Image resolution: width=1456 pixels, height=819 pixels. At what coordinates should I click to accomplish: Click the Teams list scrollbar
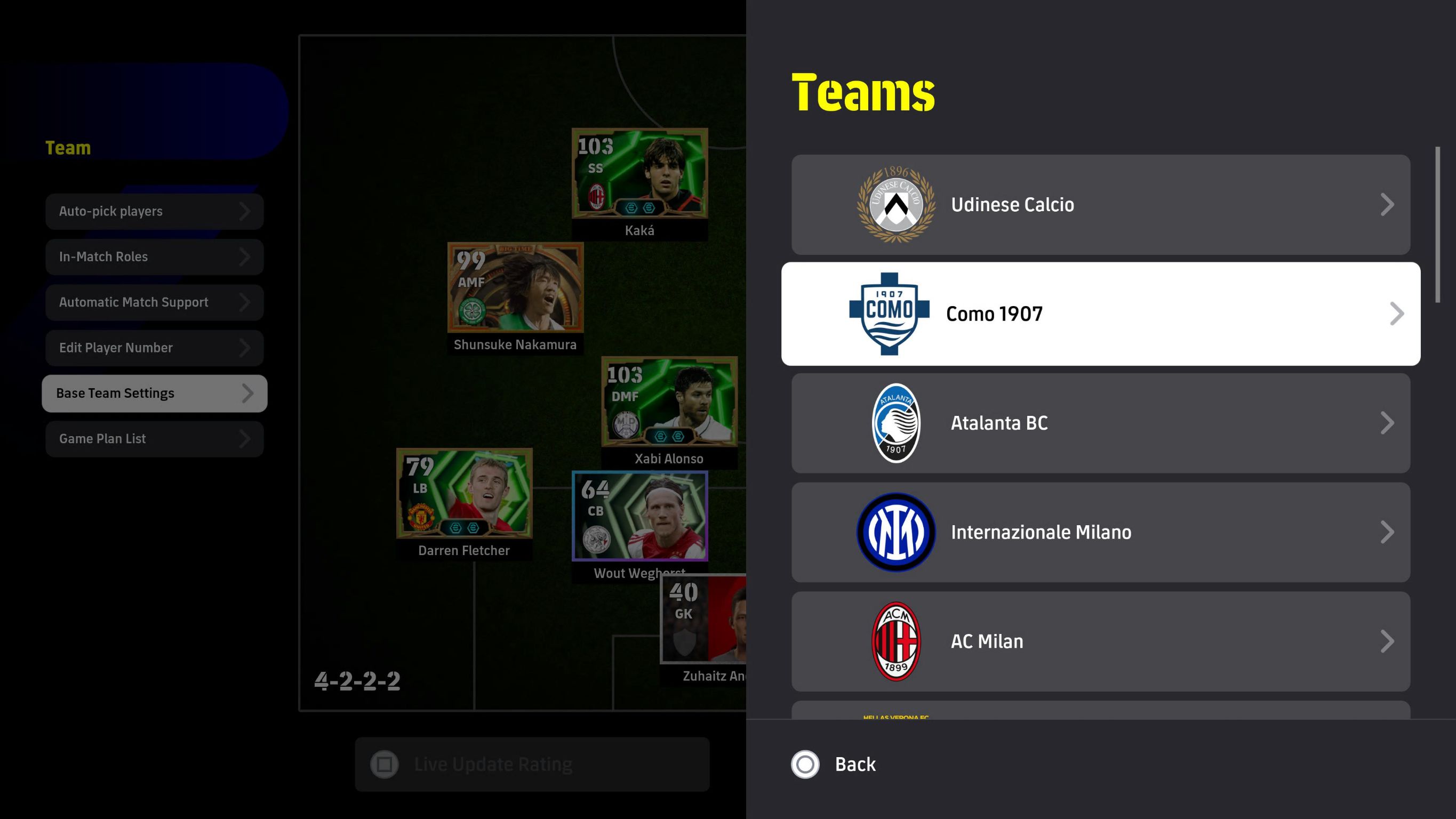tap(1437, 225)
